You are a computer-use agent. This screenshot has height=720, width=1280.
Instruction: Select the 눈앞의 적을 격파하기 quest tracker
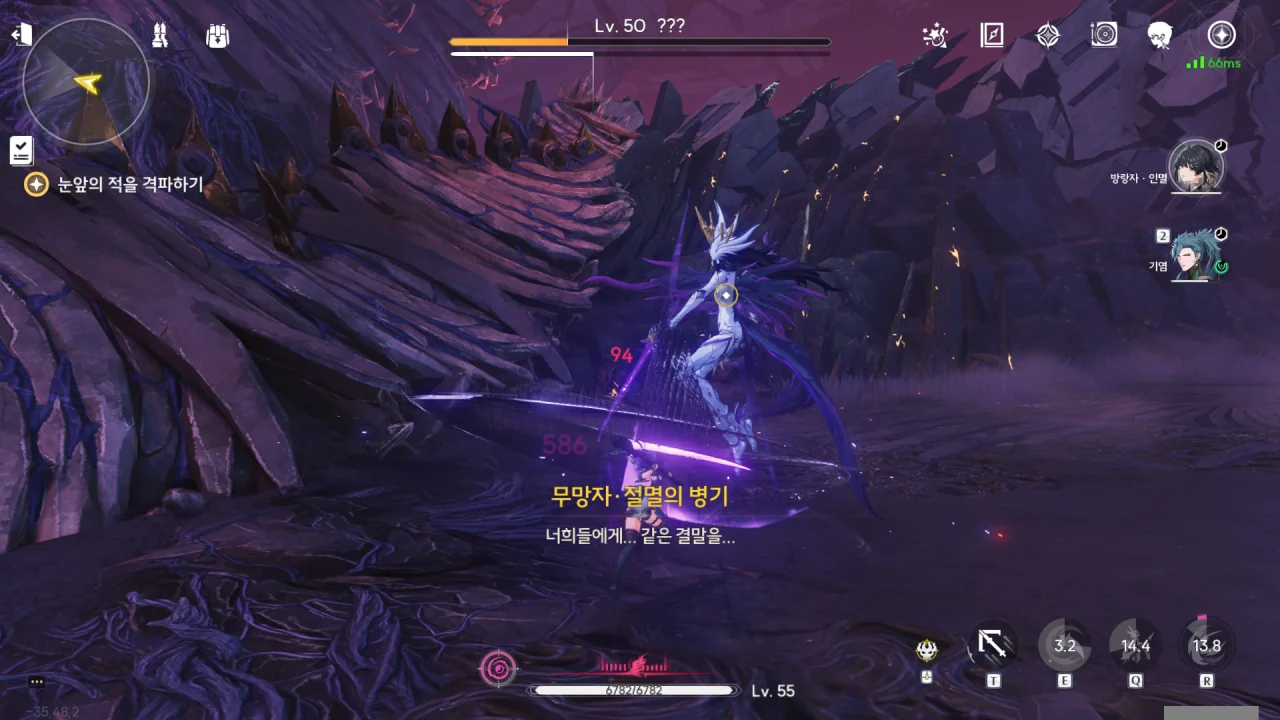[x=118, y=184]
